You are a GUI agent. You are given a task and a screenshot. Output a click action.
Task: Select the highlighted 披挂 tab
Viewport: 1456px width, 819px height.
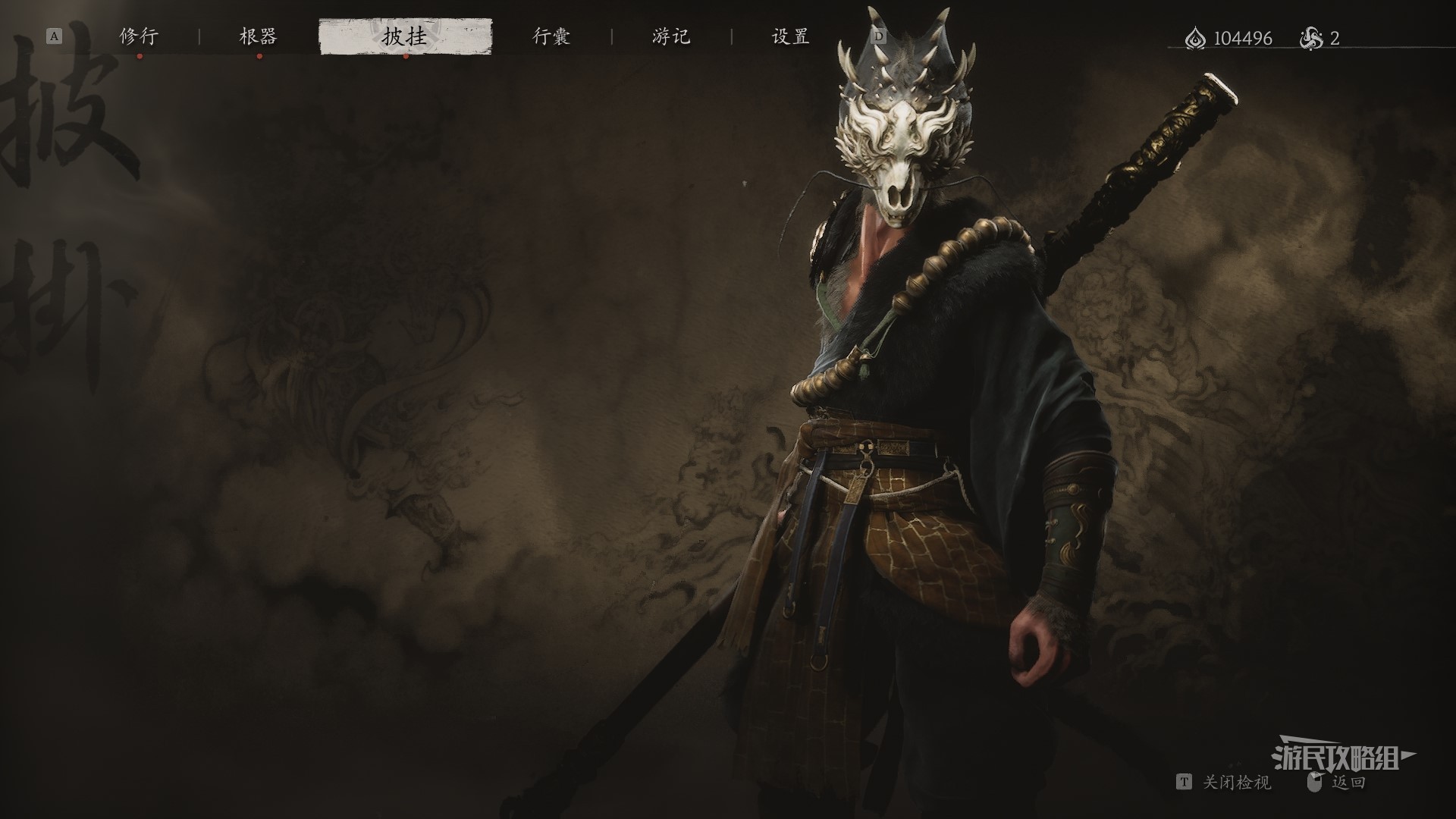405,36
